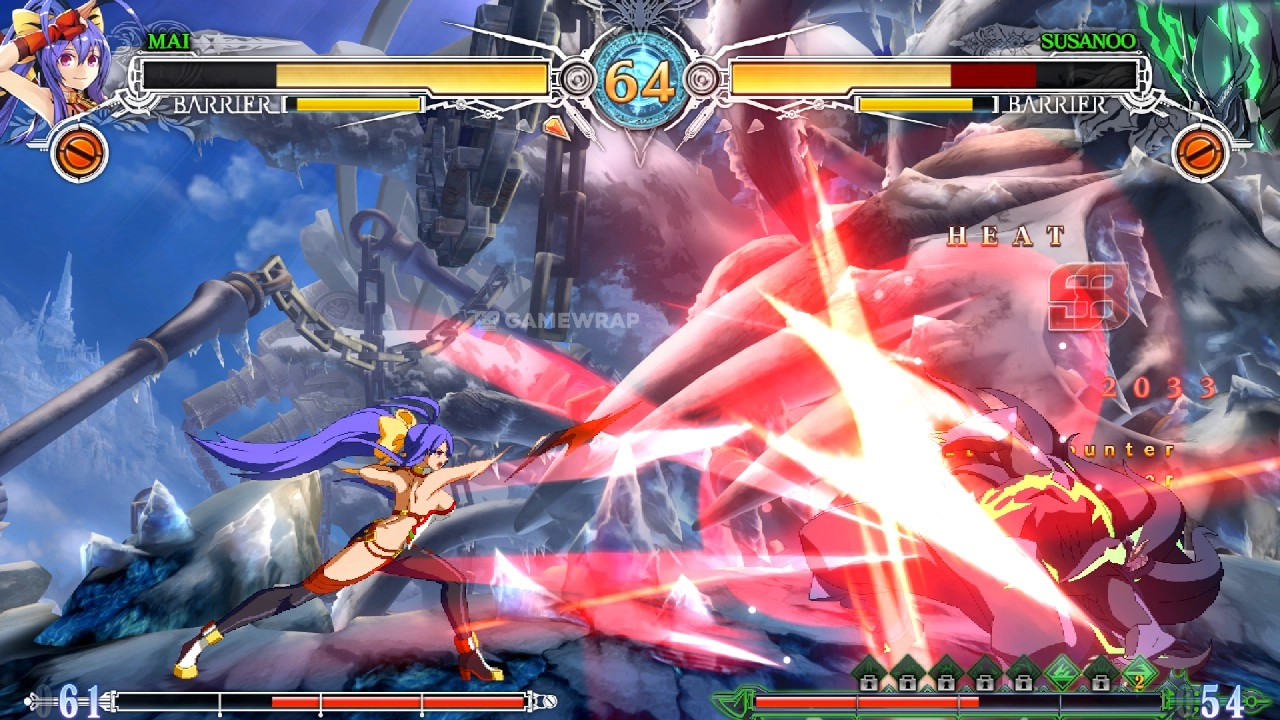Click Susanoo's character portrait

coord(1215,60)
